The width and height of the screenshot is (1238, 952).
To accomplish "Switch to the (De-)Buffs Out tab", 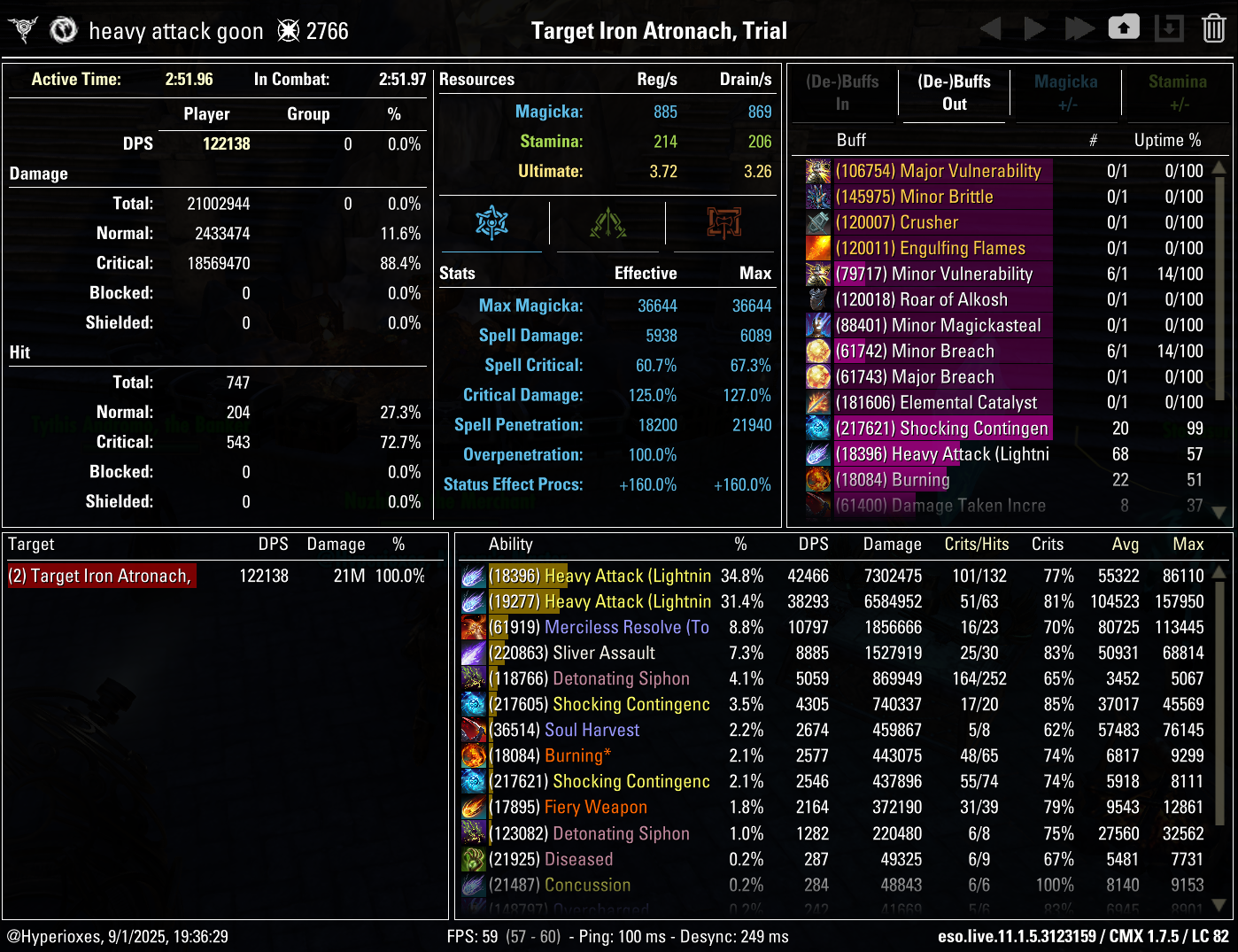I will pos(953,93).
